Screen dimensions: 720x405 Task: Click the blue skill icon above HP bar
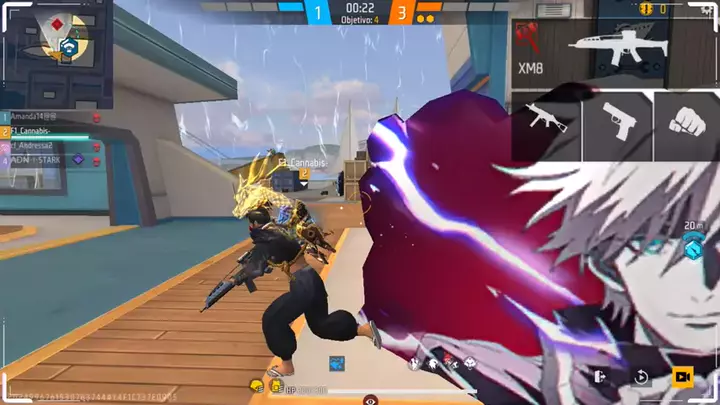pos(337,363)
